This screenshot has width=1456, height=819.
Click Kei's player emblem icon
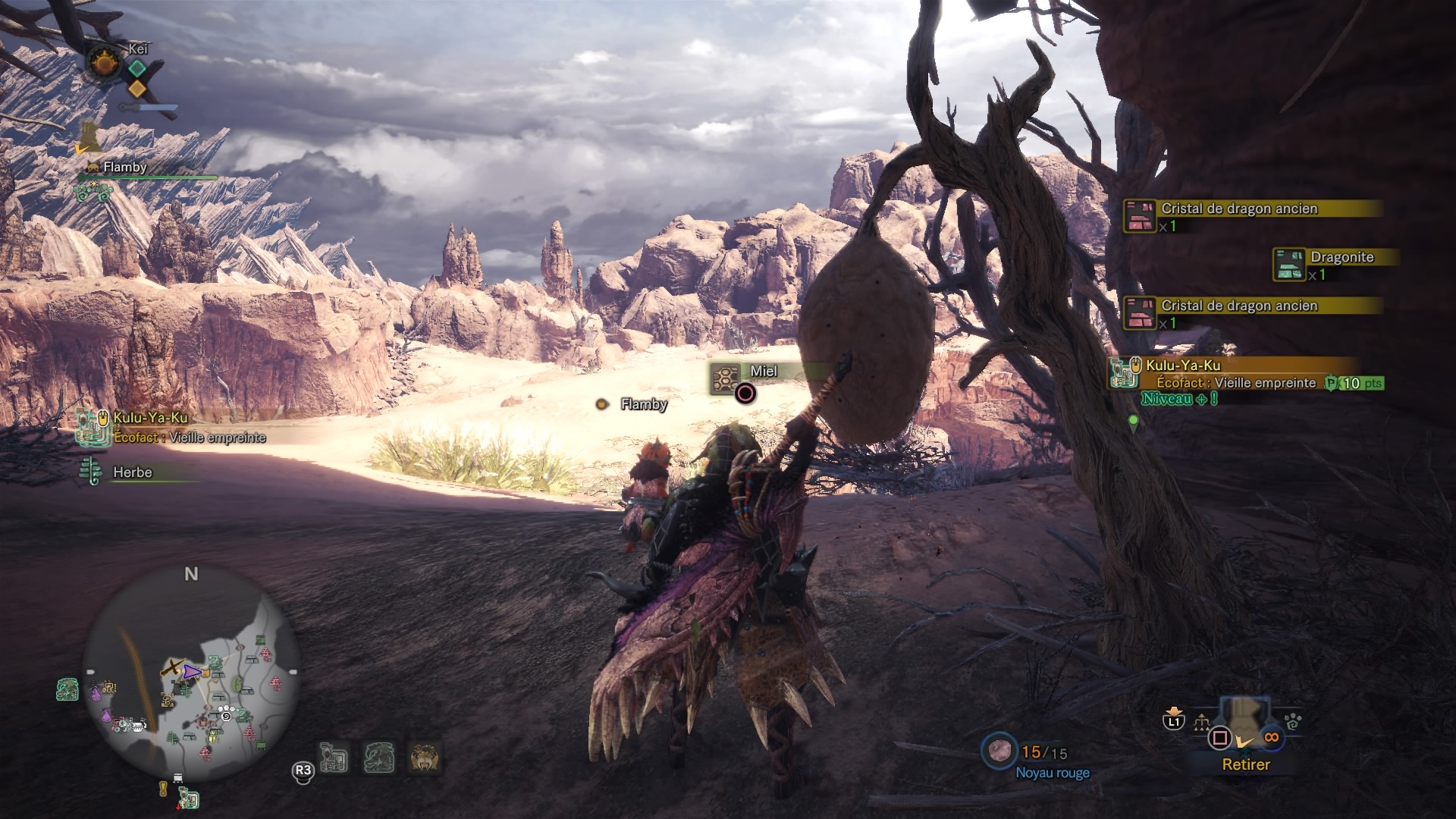tap(102, 62)
